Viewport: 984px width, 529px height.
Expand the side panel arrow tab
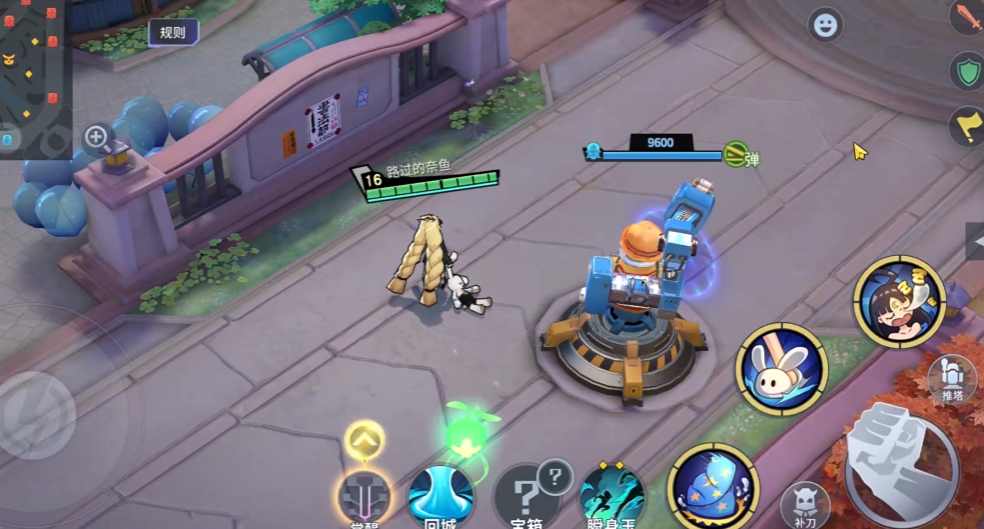pos(974,241)
